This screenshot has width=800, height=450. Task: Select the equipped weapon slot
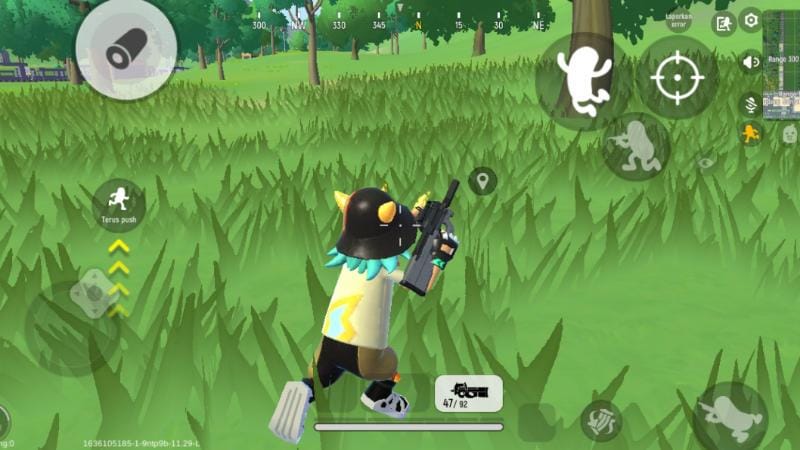pos(468,393)
